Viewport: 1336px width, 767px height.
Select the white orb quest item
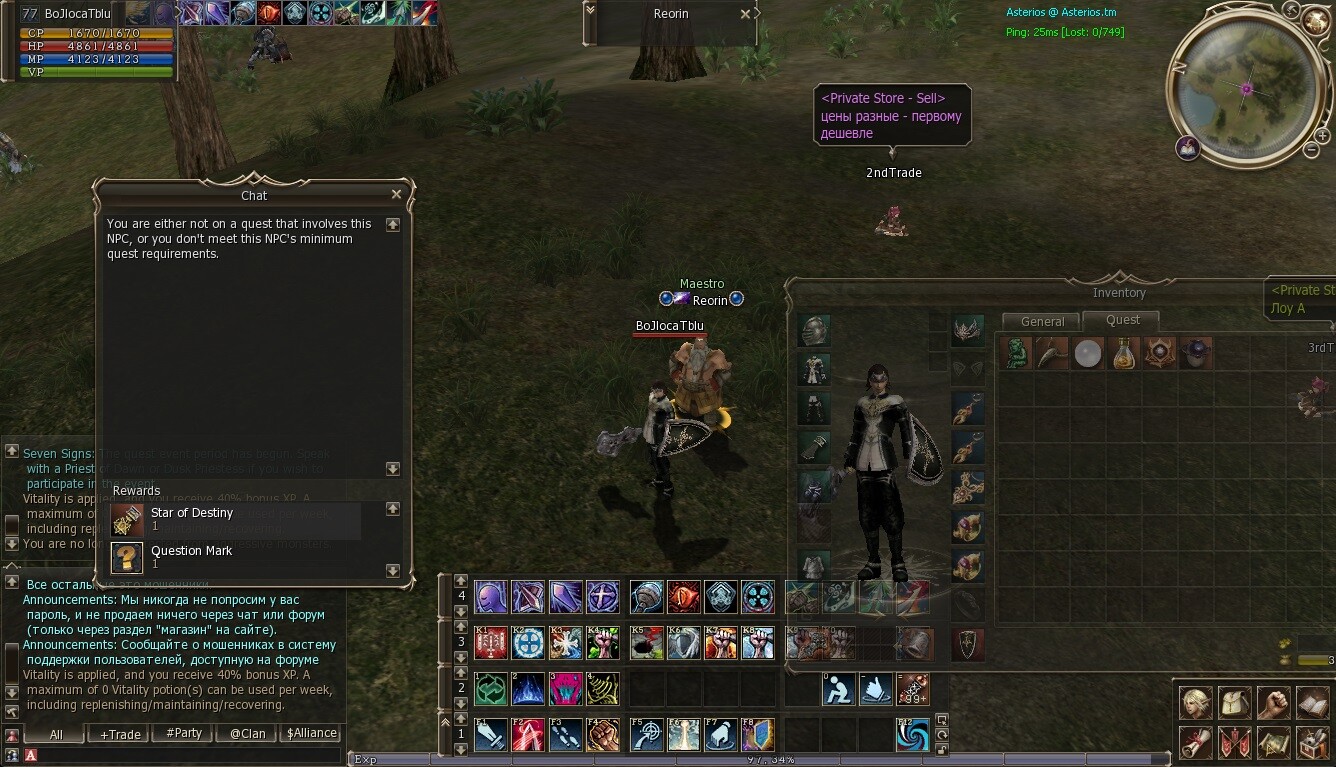point(1088,353)
